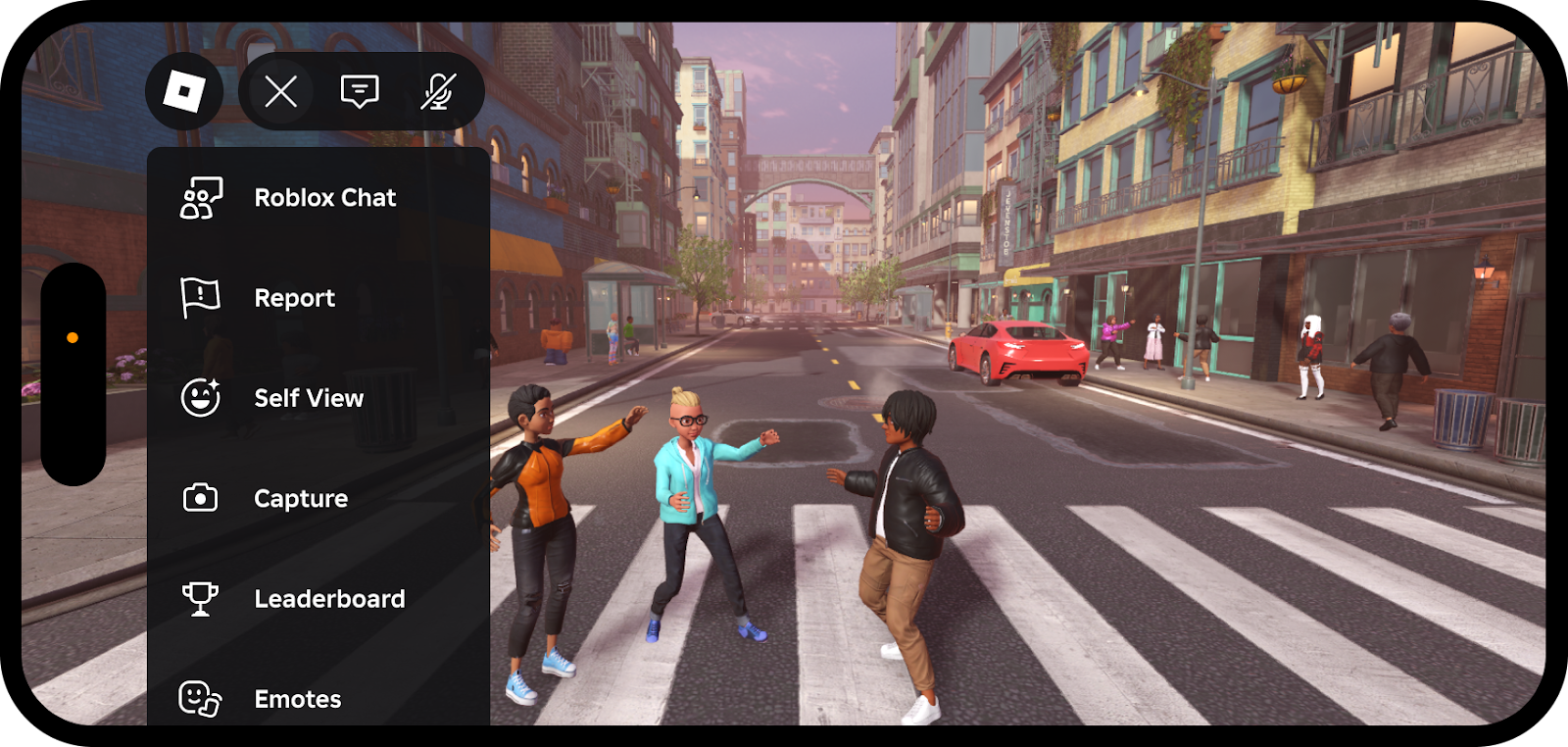Viewport: 1568px width, 747px height.
Task: Select the Report menu entry
Action: click(x=294, y=298)
